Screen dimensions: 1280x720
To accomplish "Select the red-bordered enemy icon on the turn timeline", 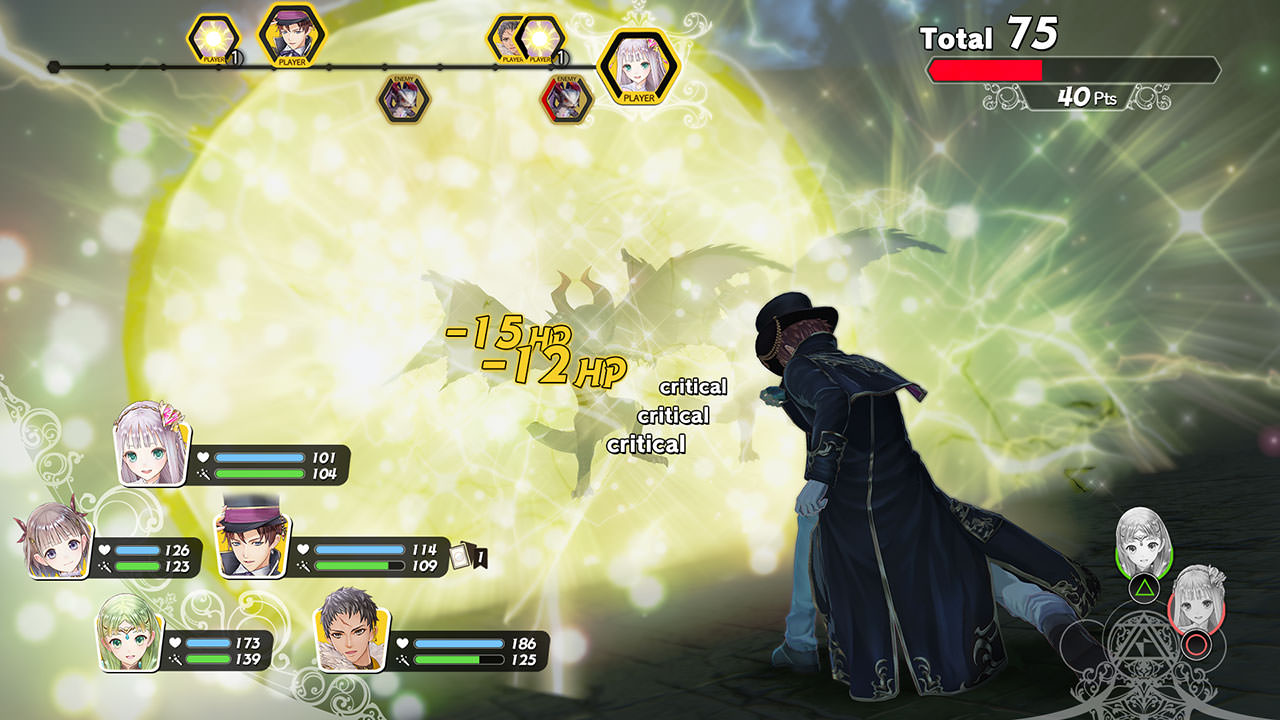I will (566, 99).
